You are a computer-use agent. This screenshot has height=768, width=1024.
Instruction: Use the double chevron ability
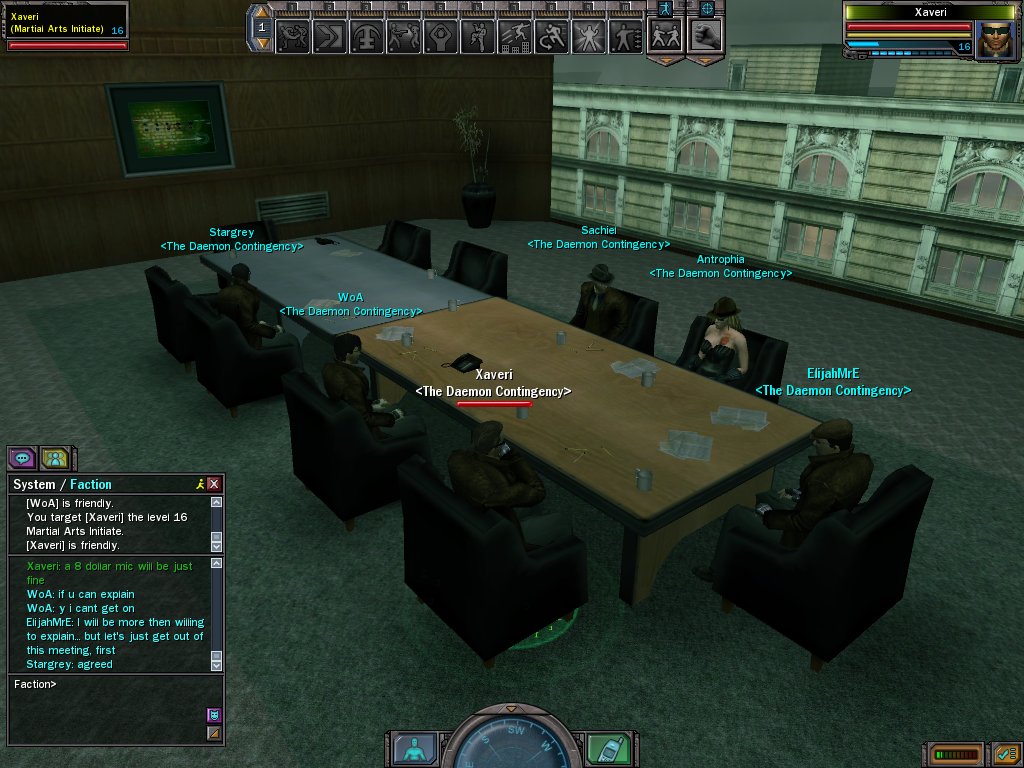(329, 37)
